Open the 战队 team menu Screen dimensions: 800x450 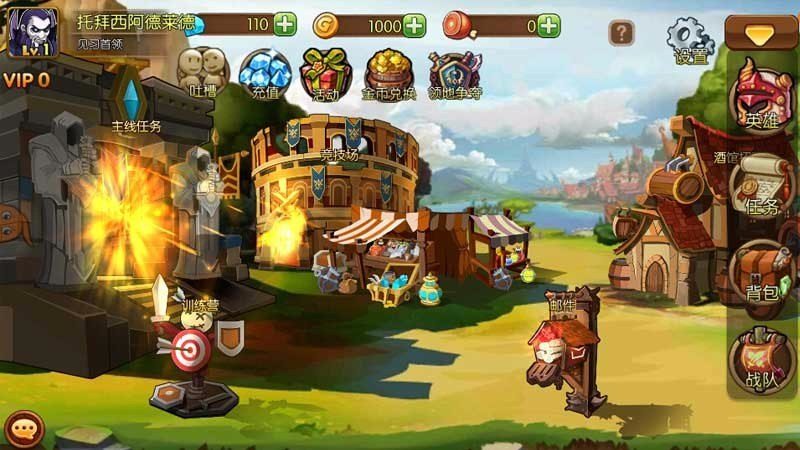point(762,360)
